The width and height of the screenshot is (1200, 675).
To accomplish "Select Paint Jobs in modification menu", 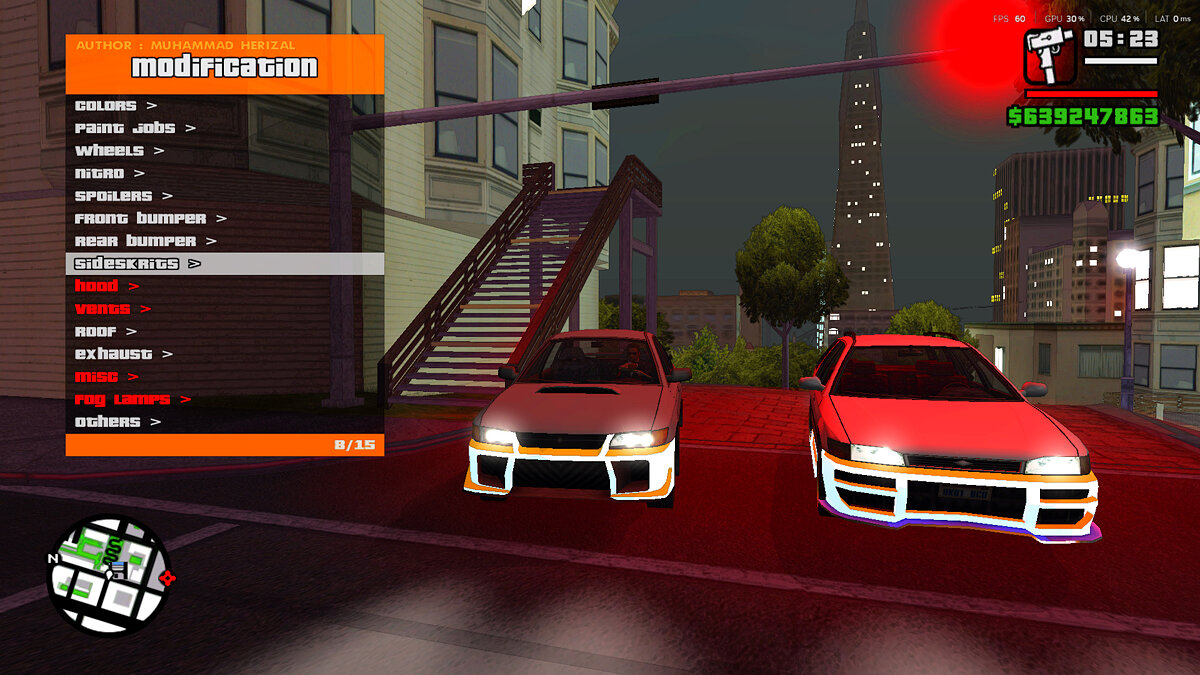I will pos(135,128).
